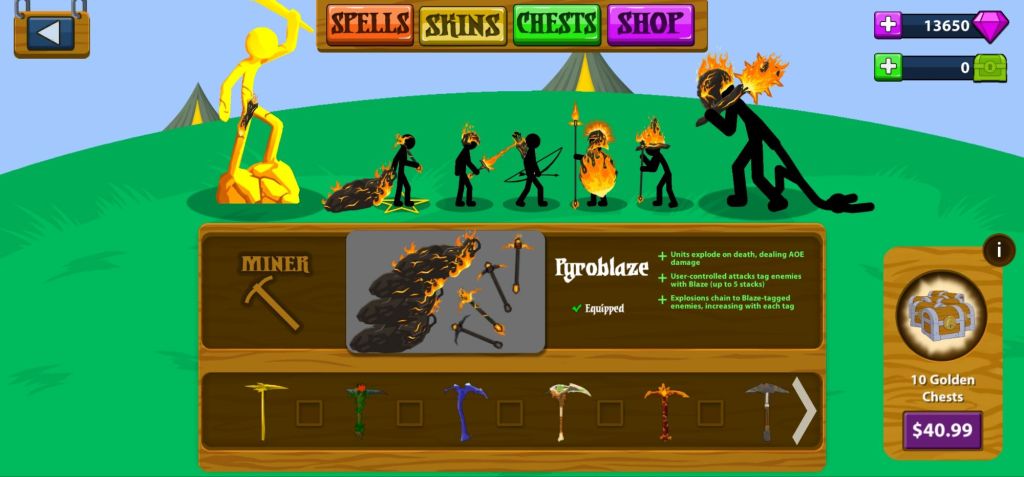Select the bone-white and green pickaxe skin
This screenshot has width=1024, height=477.
pos(568,411)
